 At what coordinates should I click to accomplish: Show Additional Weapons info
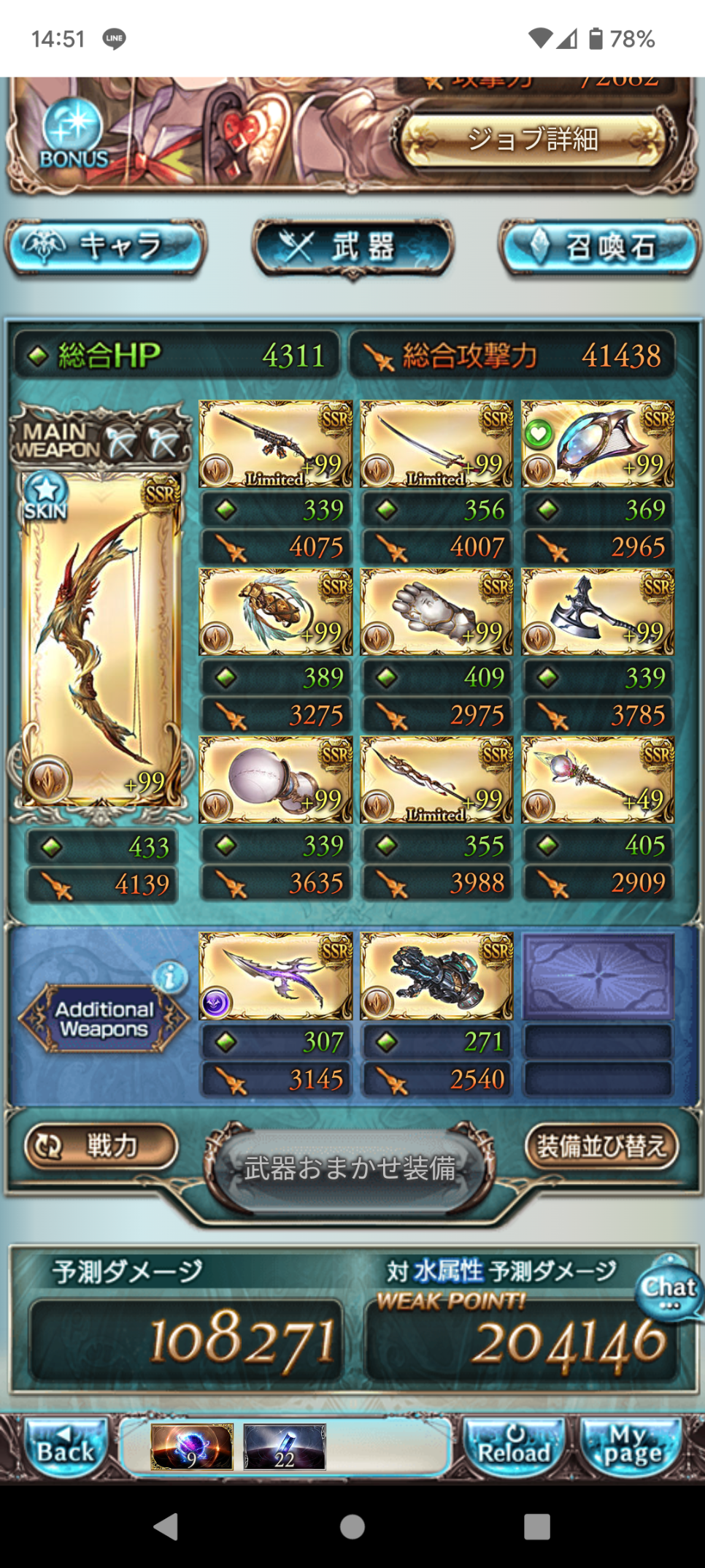click(x=171, y=976)
